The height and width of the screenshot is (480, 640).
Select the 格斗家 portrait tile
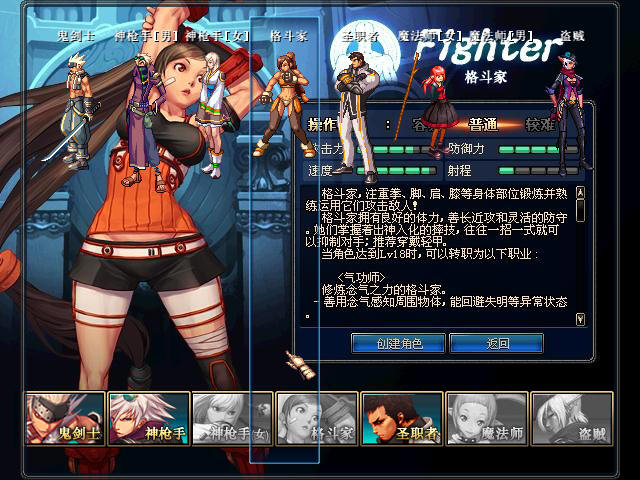point(317,418)
